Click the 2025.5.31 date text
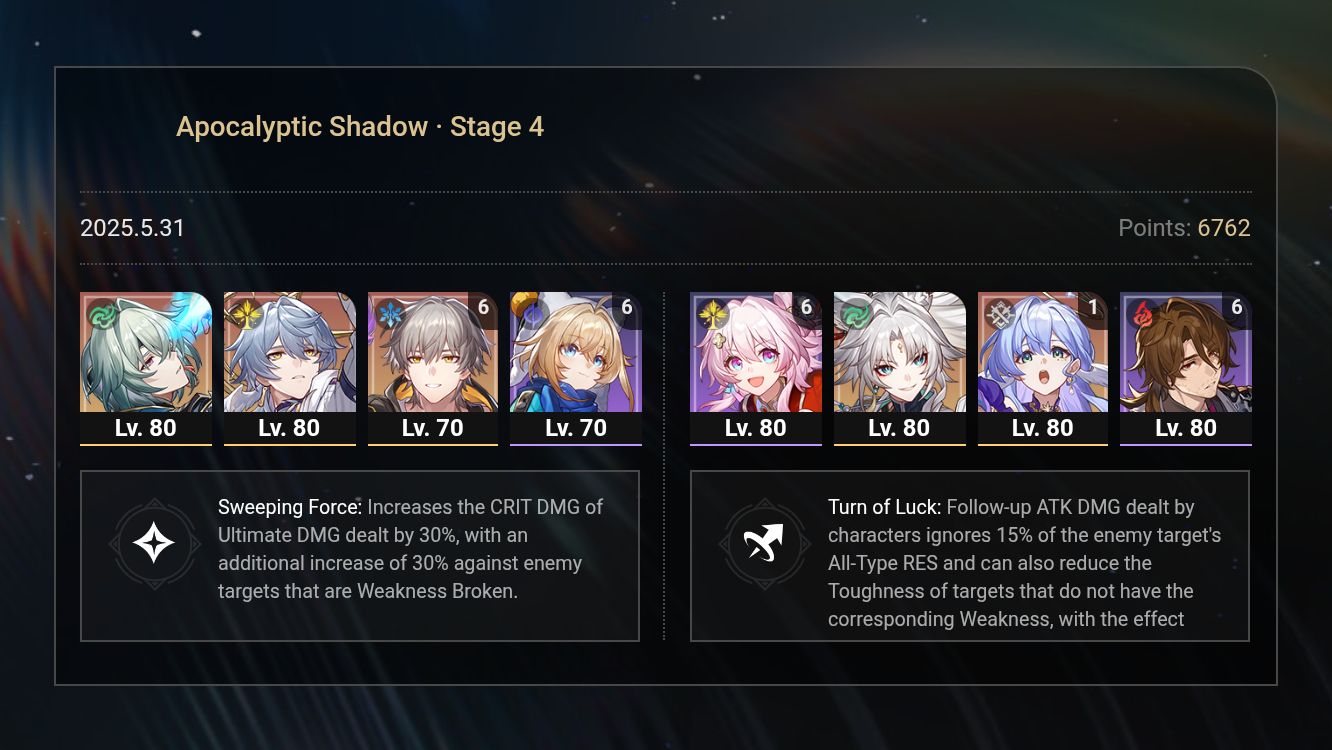The height and width of the screenshot is (750, 1332). [131, 228]
